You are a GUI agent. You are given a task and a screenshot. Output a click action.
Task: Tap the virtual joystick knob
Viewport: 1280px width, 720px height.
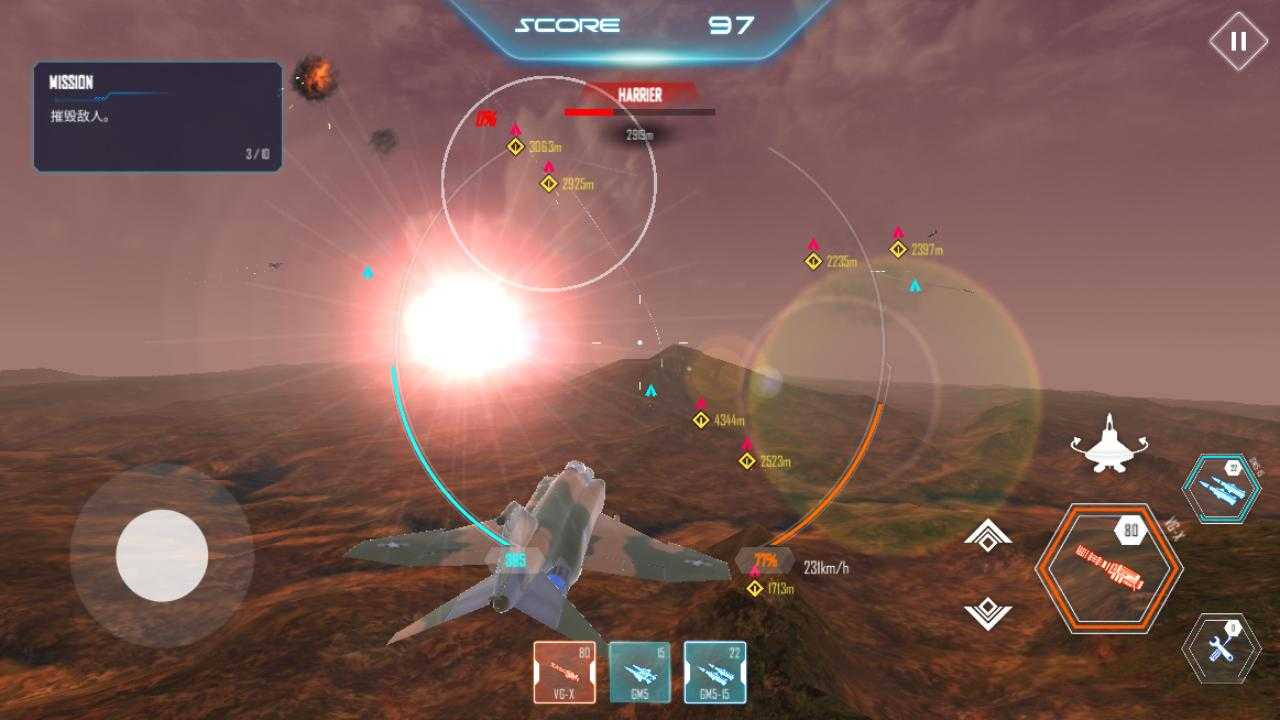162,555
